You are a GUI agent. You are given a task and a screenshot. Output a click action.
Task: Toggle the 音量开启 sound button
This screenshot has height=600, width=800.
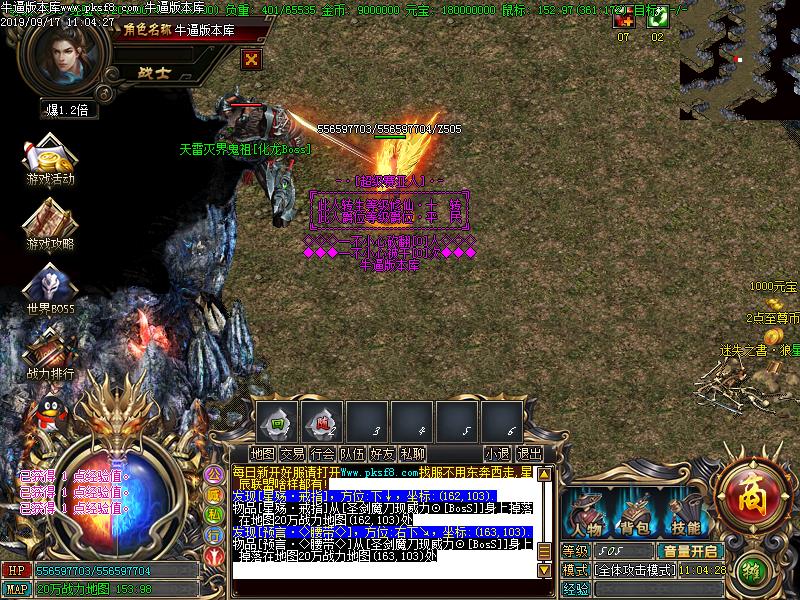[689, 551]
